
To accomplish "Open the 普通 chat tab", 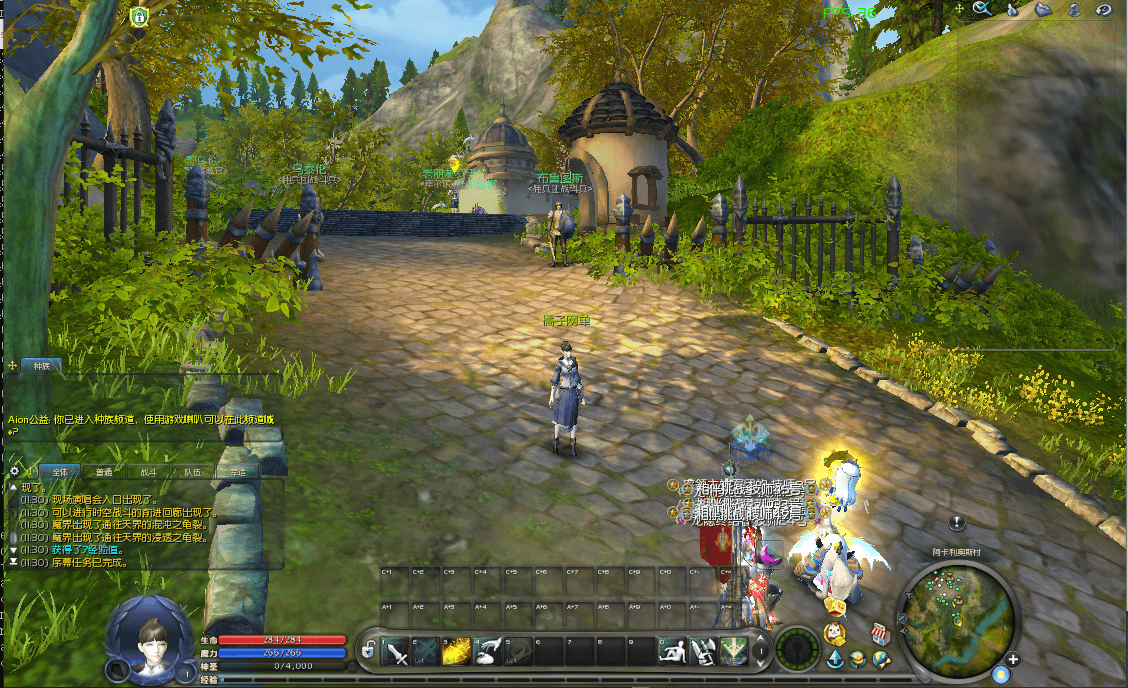I will point(104,471).
